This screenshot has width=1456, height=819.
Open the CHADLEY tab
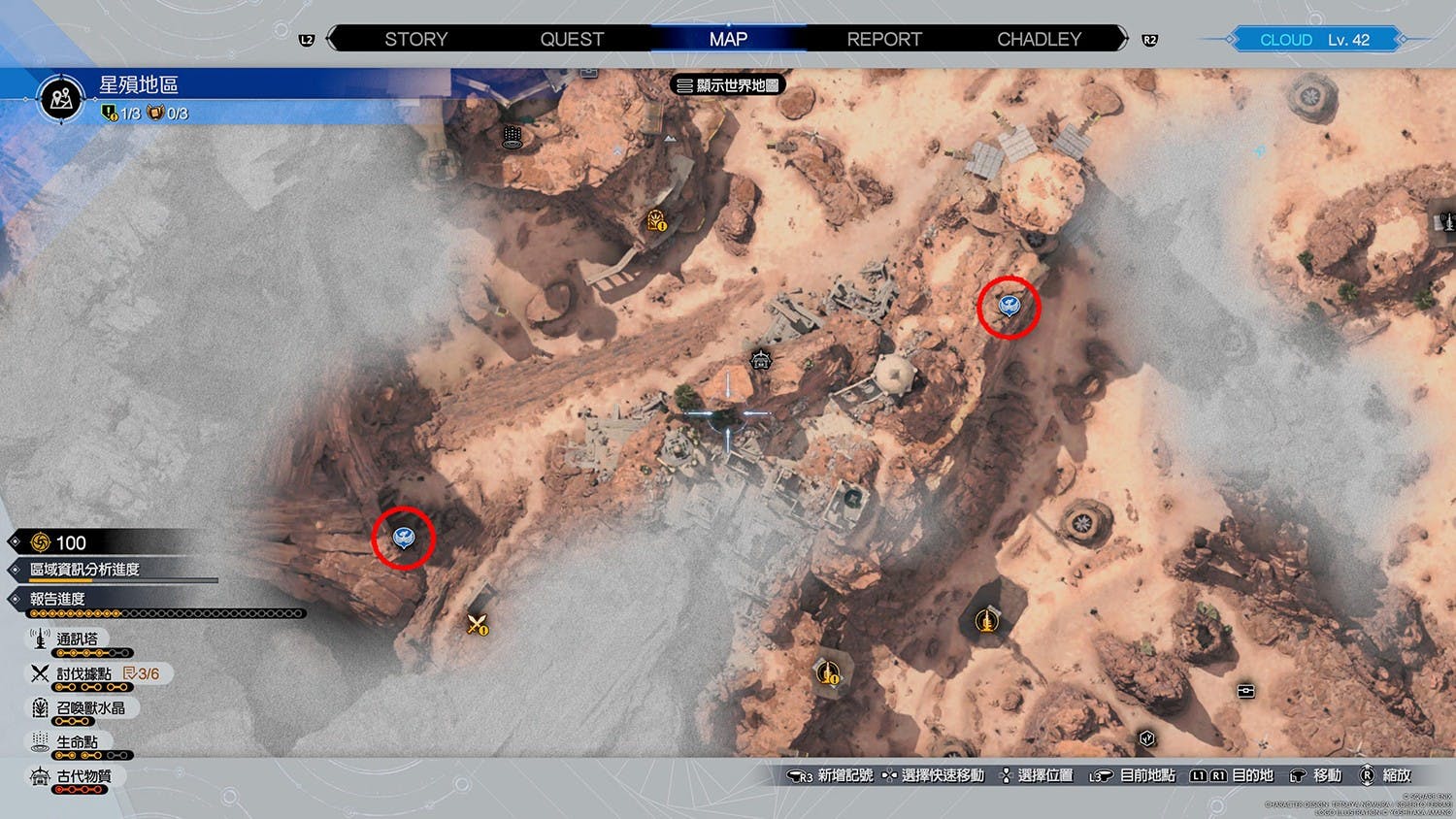tap(1039, 40)
